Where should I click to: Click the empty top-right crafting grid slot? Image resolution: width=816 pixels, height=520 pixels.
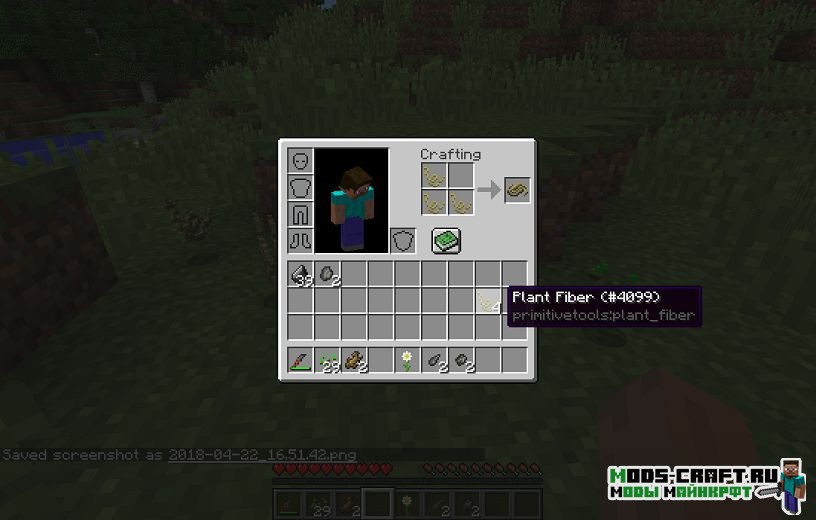(x=460, y=176)
